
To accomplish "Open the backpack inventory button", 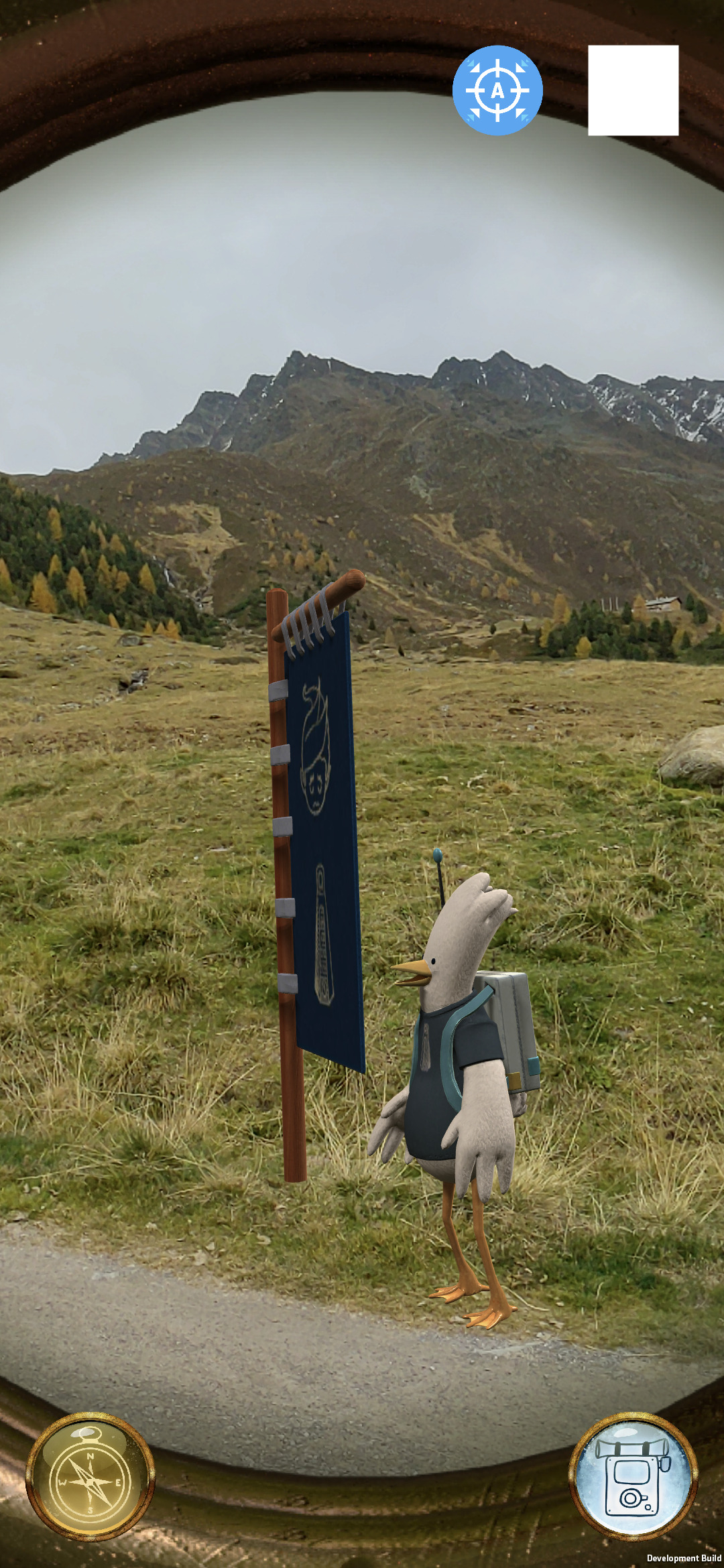I will [633, 1476].
